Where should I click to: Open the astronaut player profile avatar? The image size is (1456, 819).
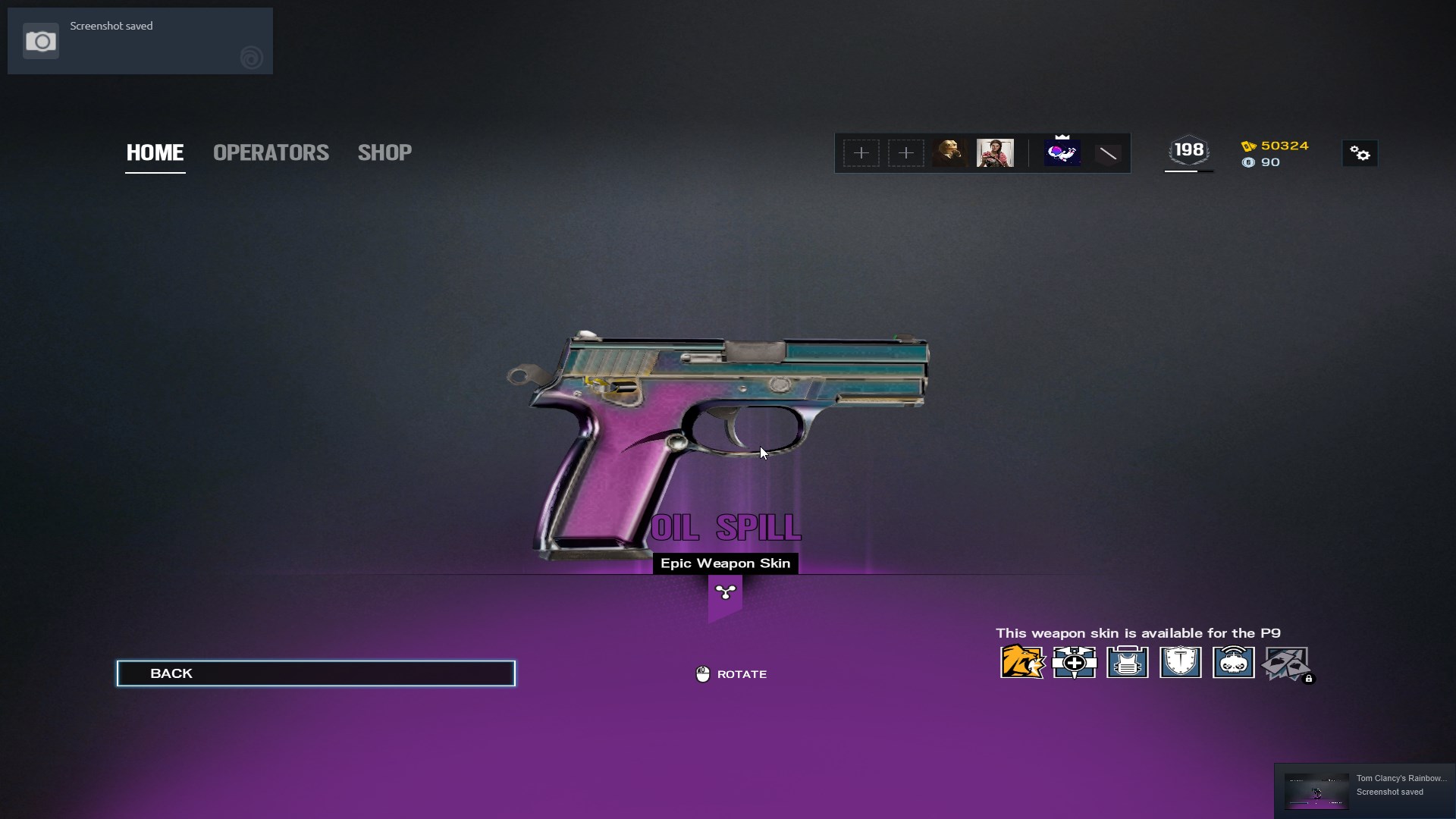[1062, 153]
